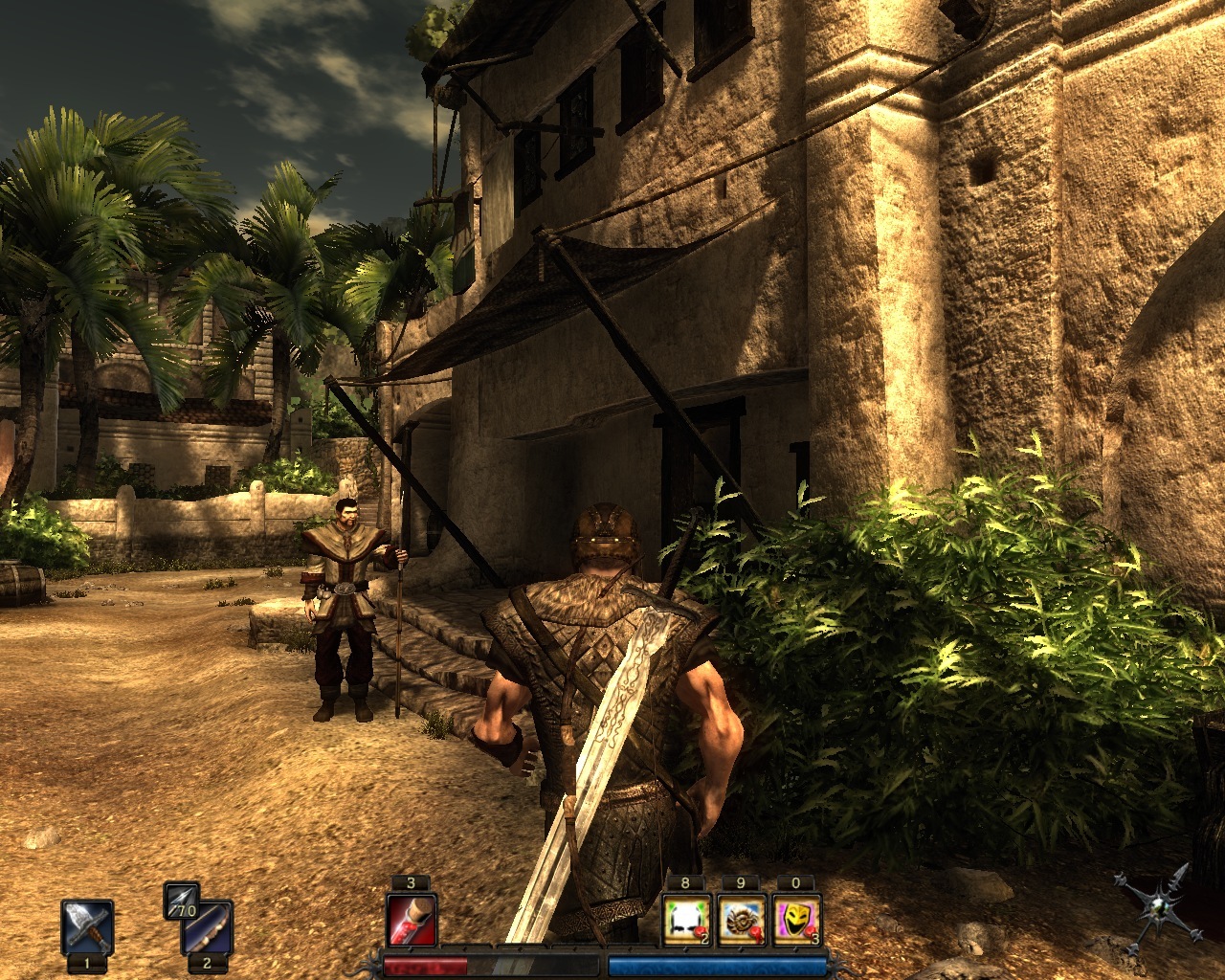Activate the yellow mask scroll in slot 0

795,921
